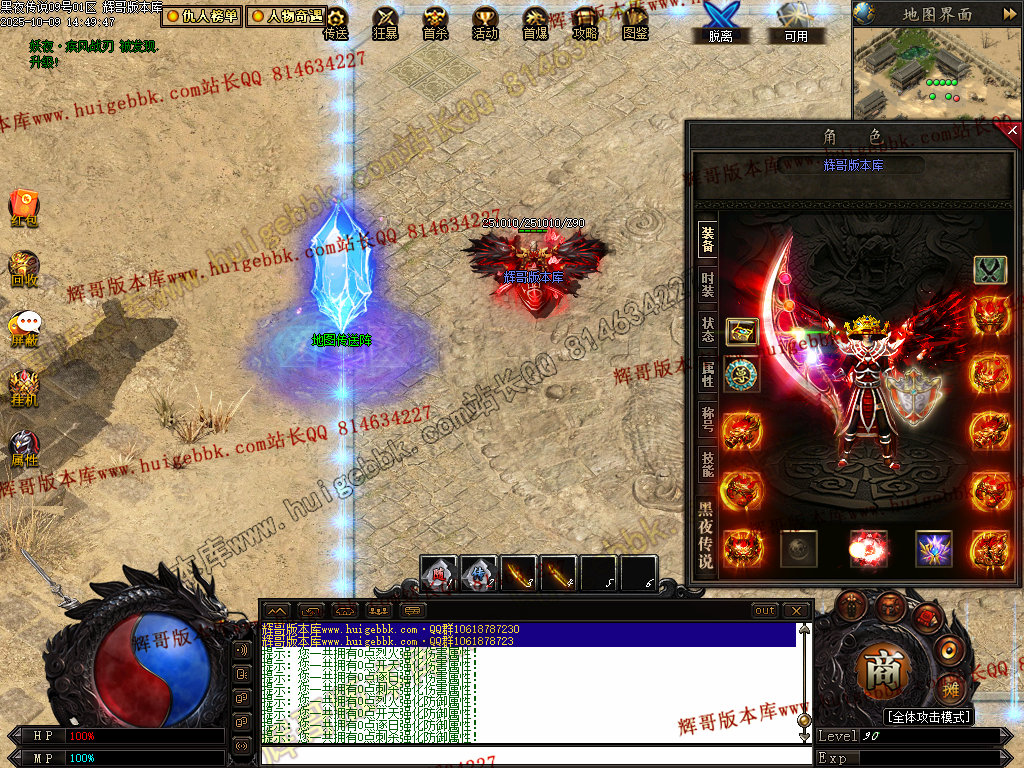Click the minimap in the corner
Screen dimensions: 1024x768
[x=937, y=72]
